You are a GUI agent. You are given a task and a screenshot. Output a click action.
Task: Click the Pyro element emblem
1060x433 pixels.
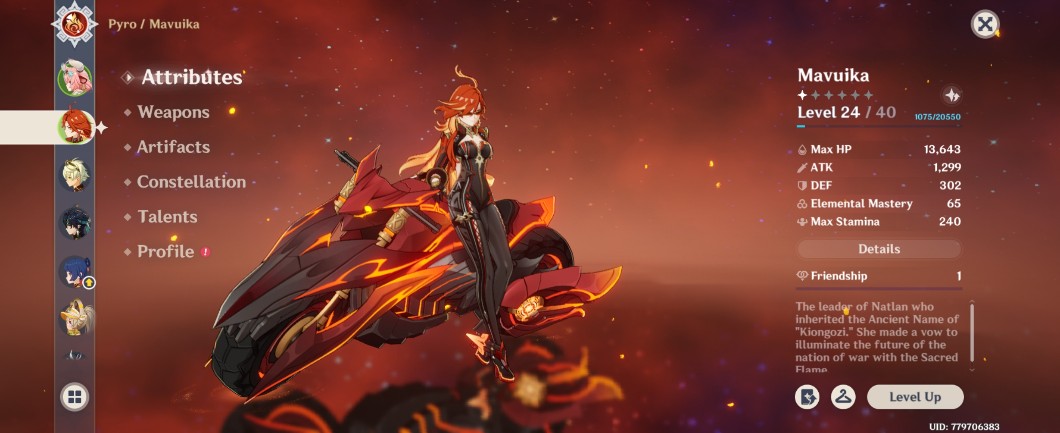75,22
